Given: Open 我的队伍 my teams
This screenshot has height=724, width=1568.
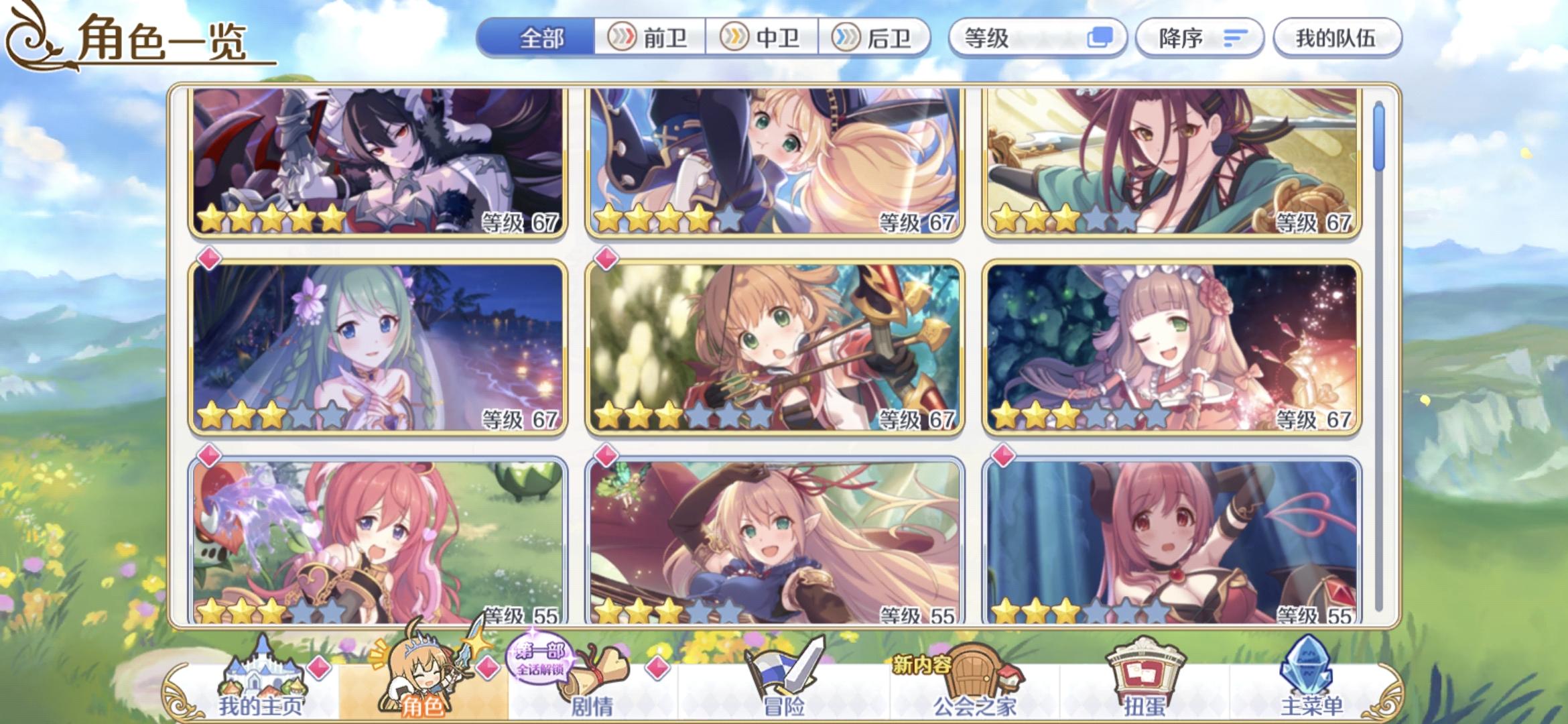Looking at the screenshot, I should [x=1337, y=38].
